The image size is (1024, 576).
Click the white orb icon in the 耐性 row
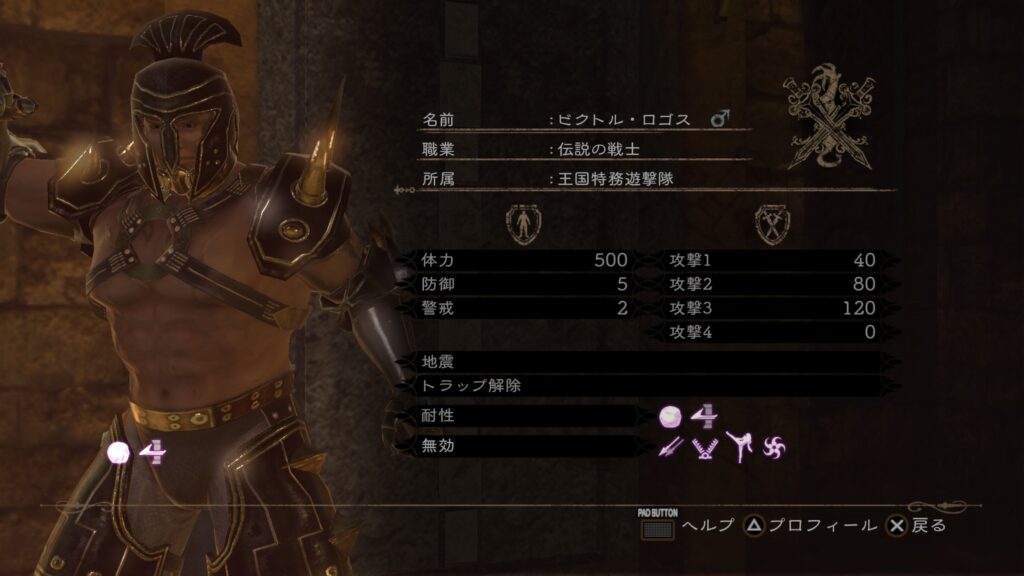click(670, 416)
